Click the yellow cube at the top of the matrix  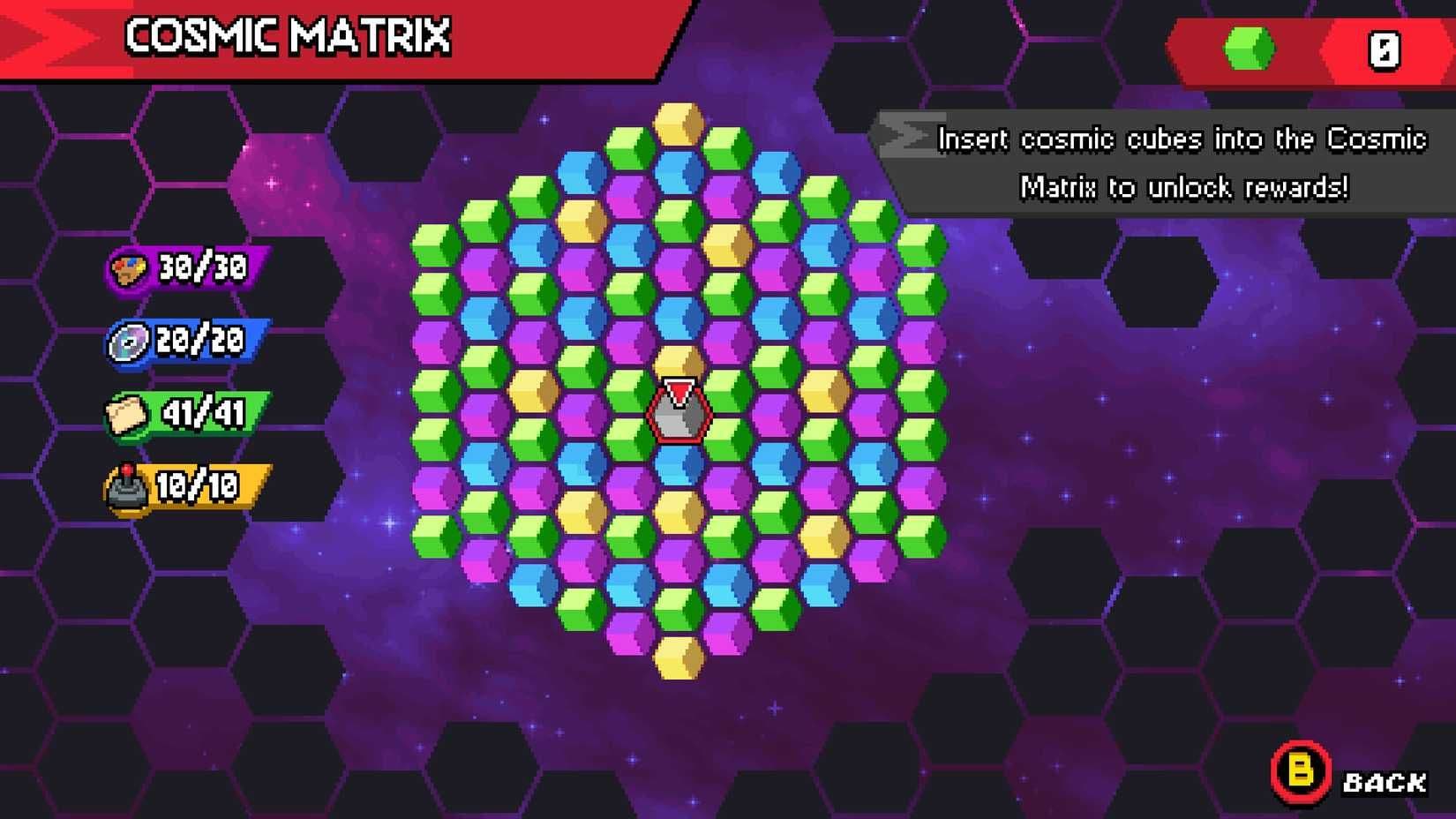pos(678,122)
